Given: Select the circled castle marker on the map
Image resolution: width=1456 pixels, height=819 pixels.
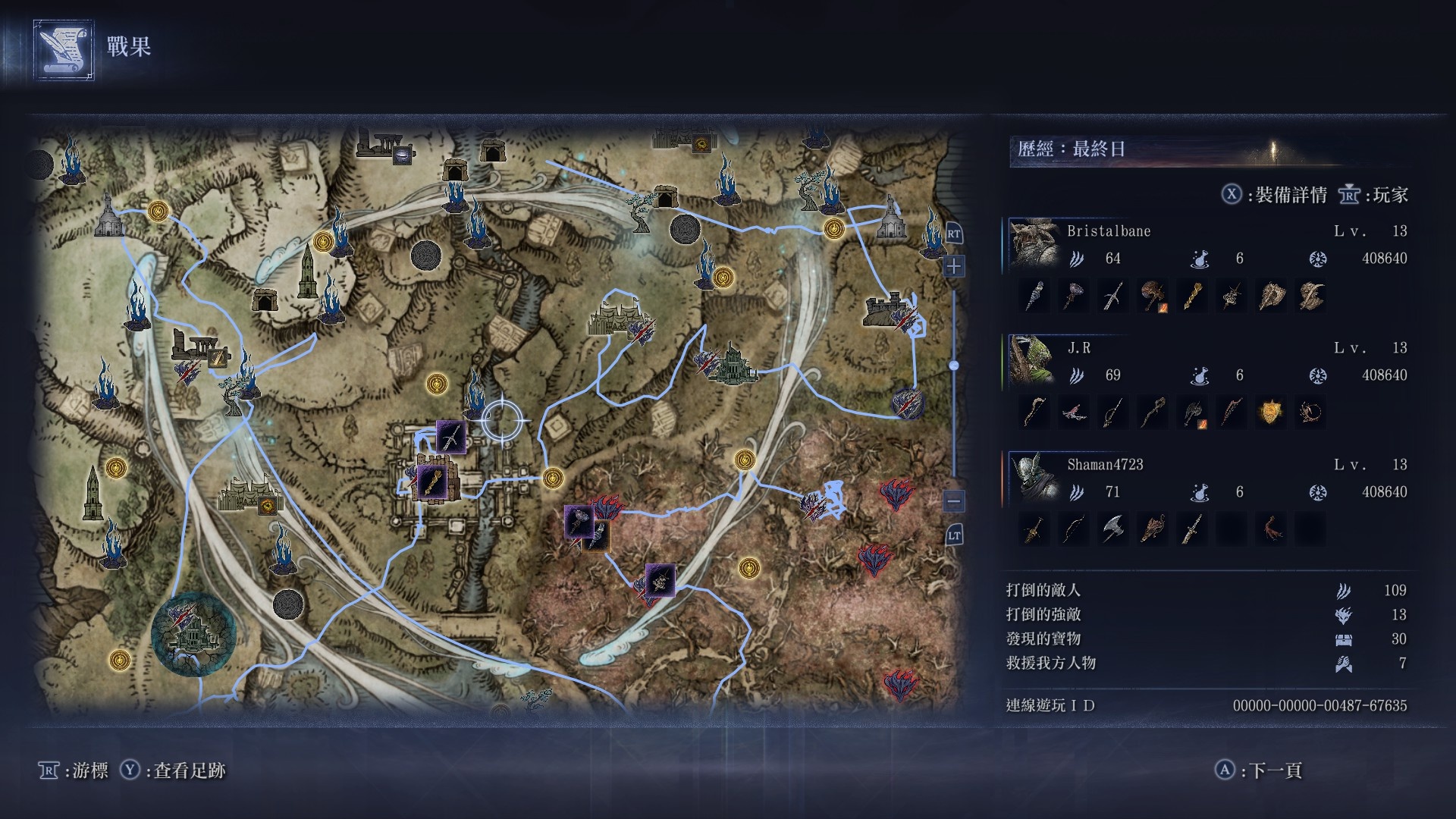Looking at the screenshot, I should [193, 634].
